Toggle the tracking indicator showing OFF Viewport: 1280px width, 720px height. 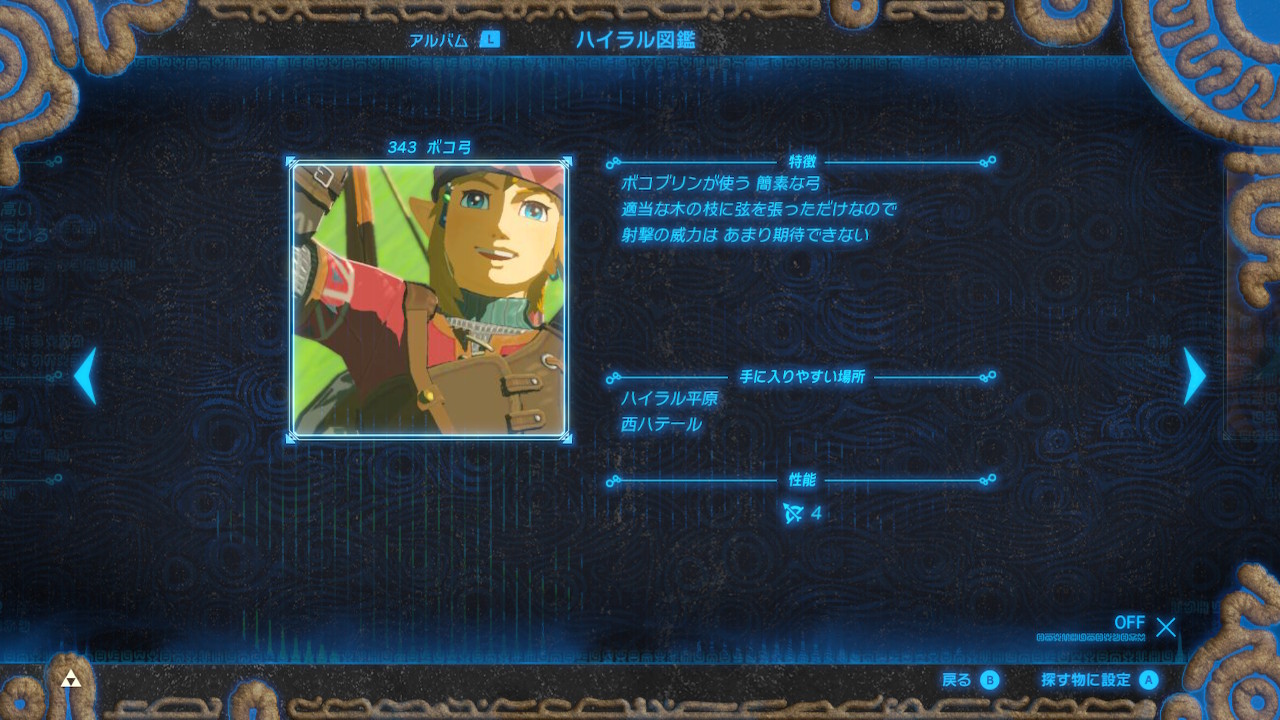tap(1130, 623)
